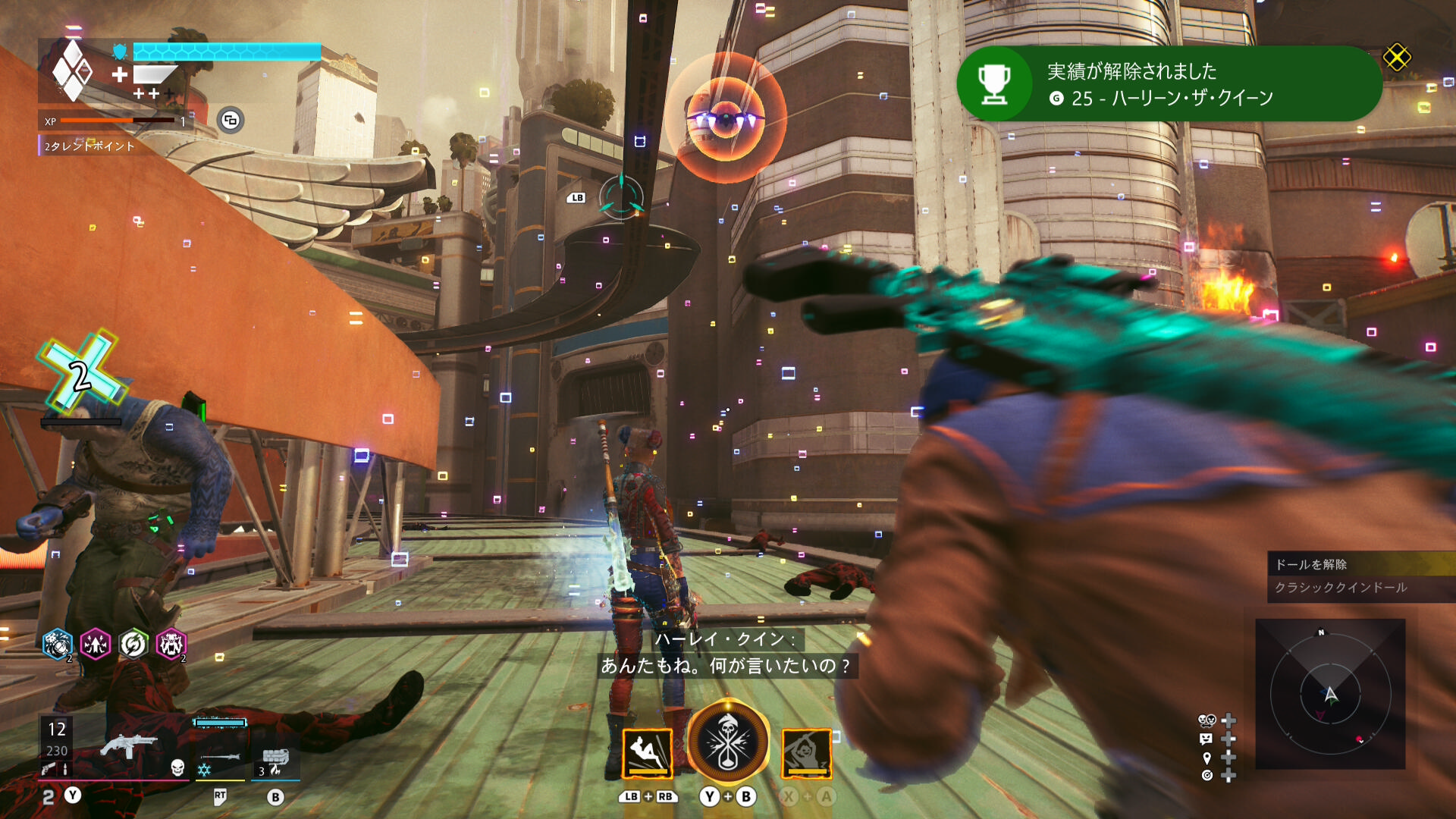Click the green circular lightning buff icon

(133, 645)
